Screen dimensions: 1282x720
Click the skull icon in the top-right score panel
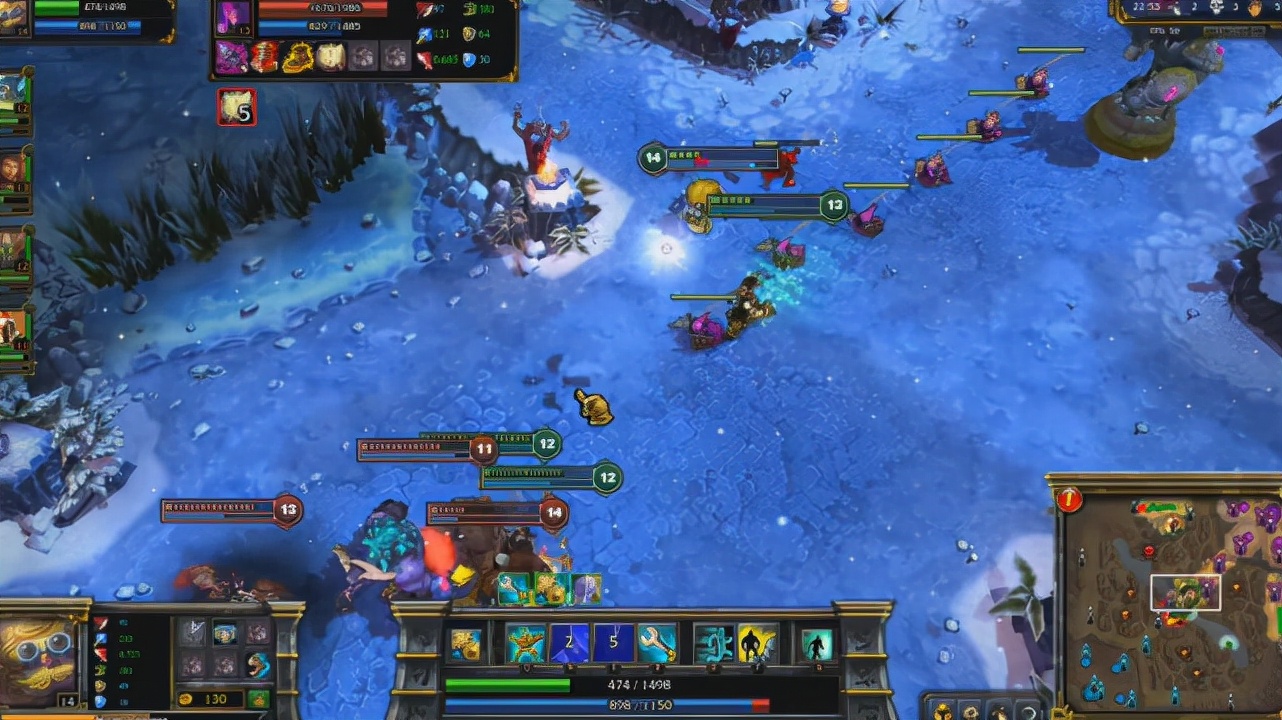[1218, 9]
